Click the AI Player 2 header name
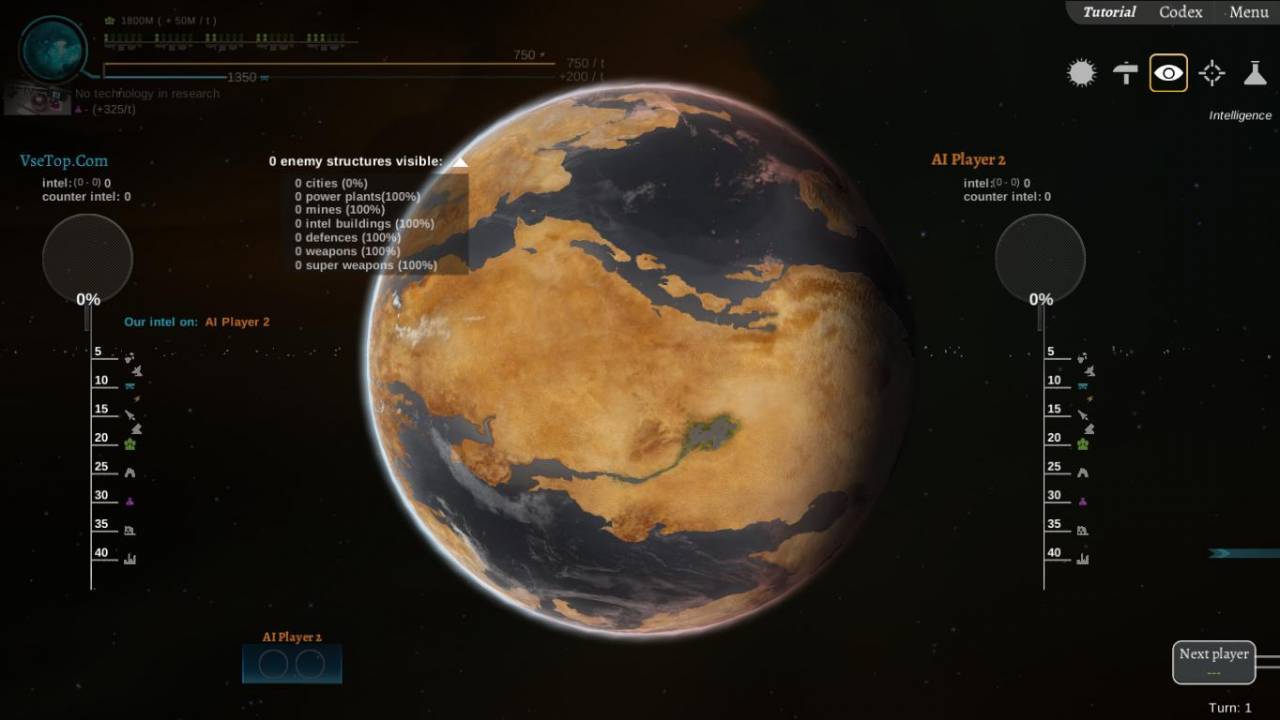 tap(968, 160)
